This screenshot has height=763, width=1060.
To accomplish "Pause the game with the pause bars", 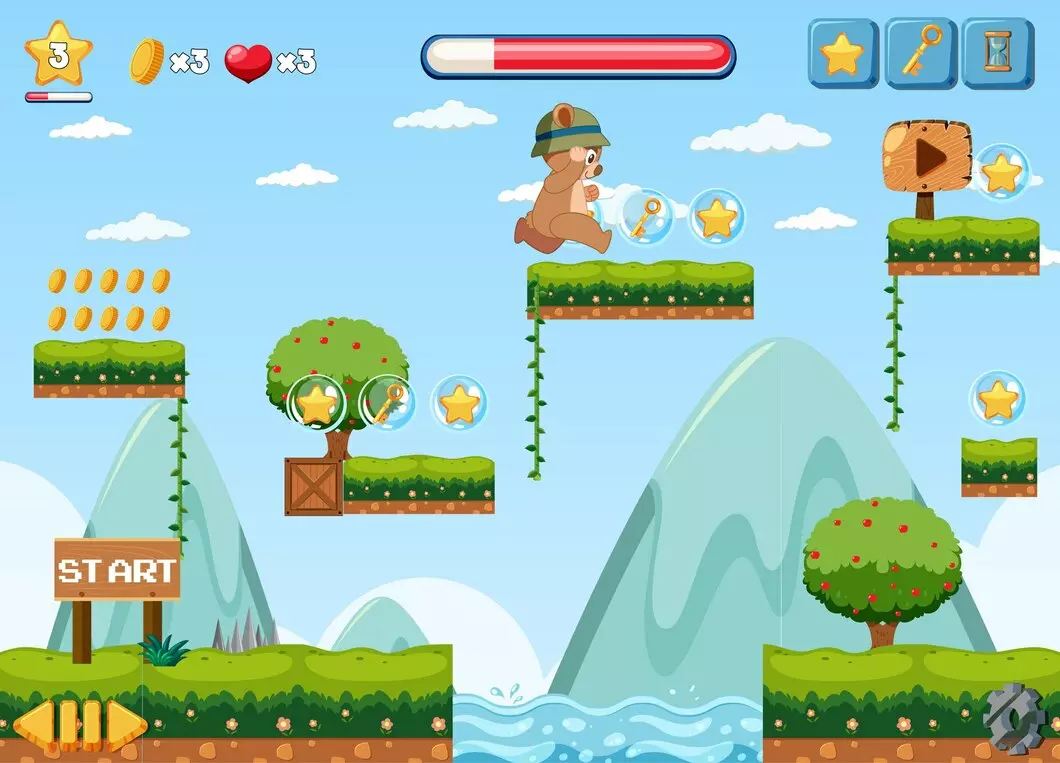I will 80,723.
